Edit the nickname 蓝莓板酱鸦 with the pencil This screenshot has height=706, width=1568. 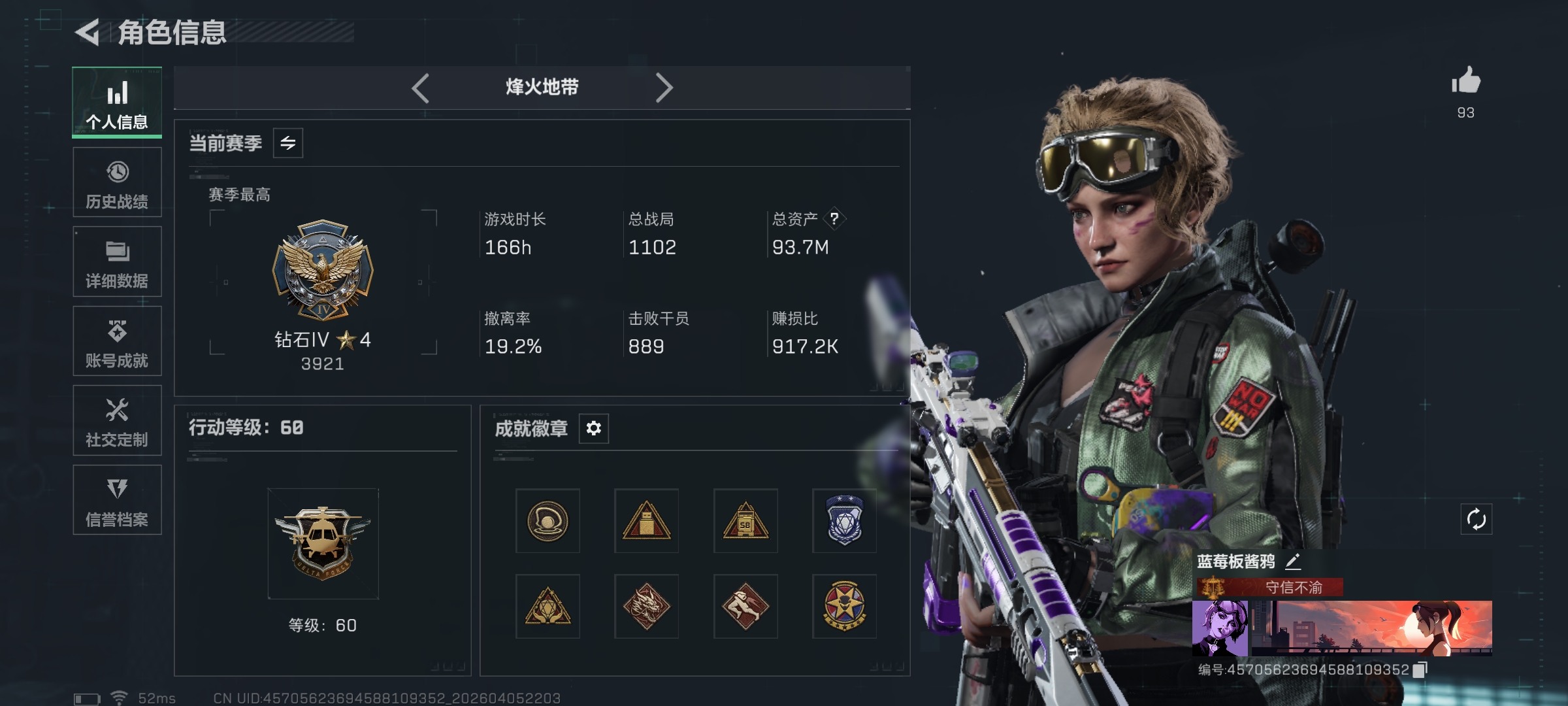pos(1293,561)
